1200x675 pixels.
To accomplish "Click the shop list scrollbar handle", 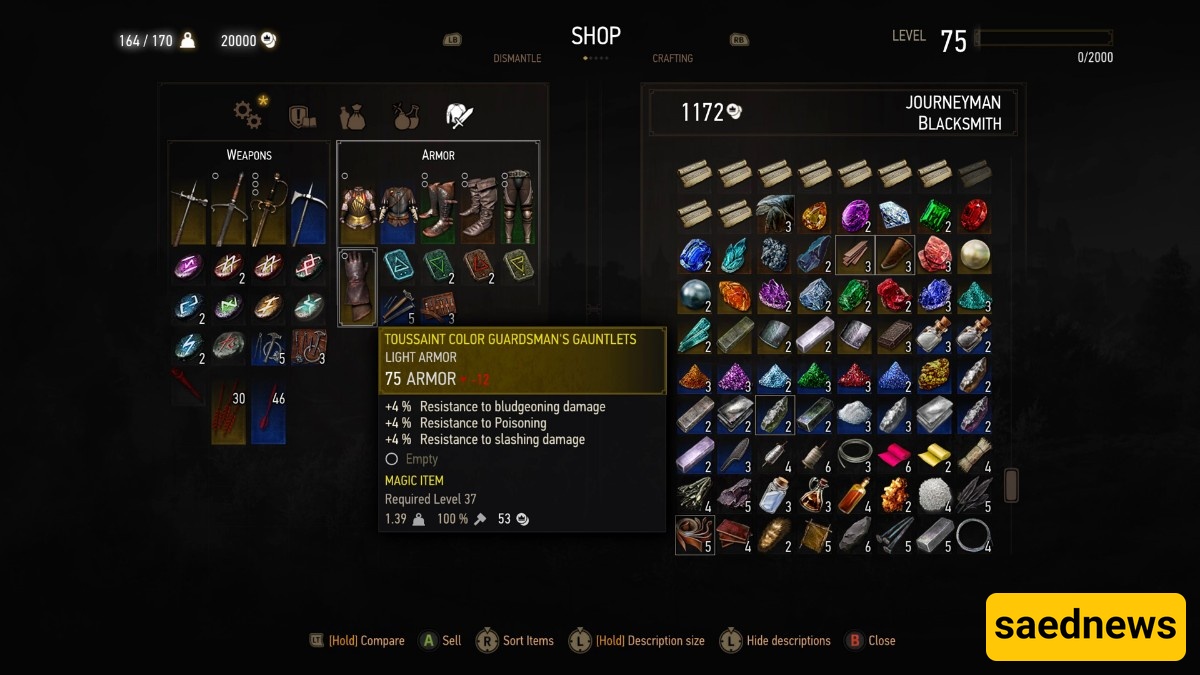I will tap(1011, 485).
